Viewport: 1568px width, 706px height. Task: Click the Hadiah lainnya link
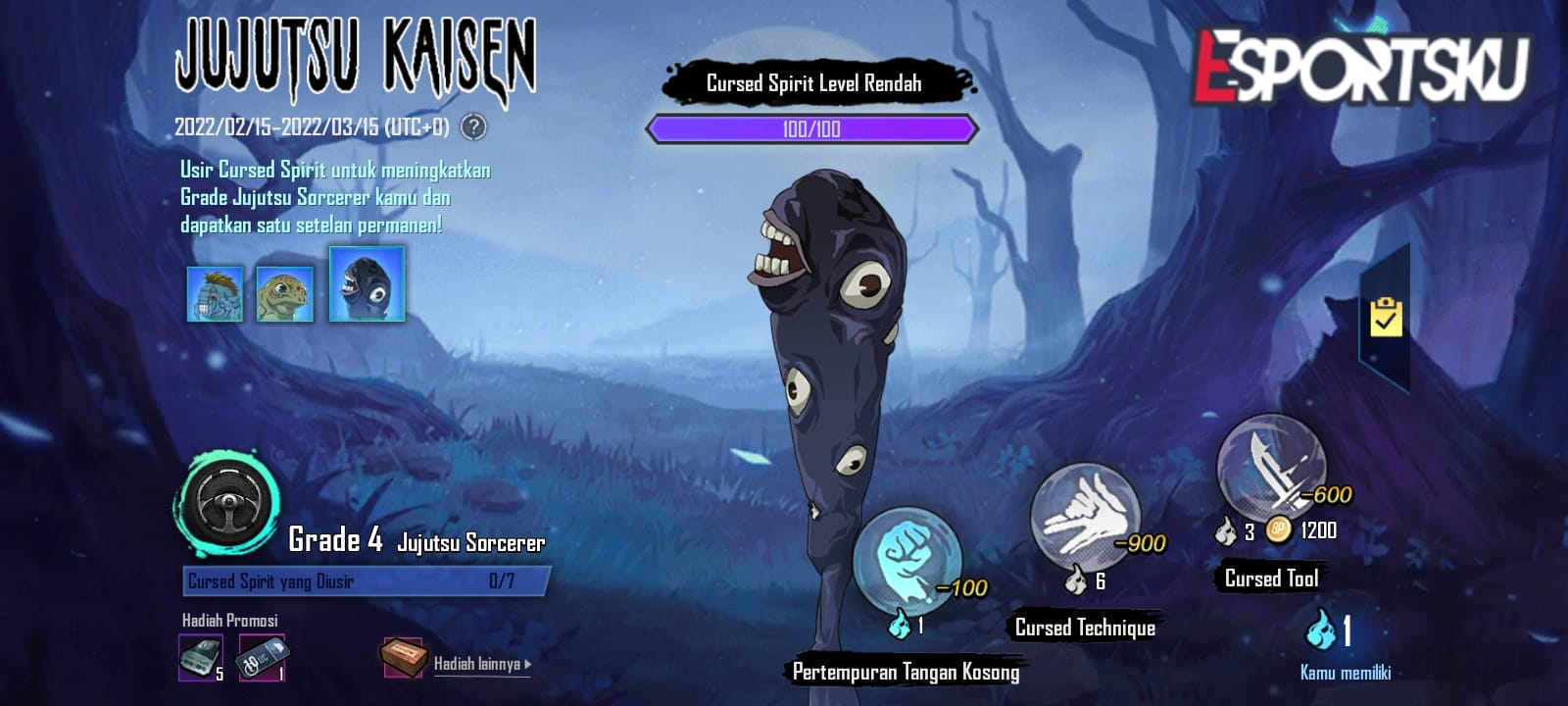click(477, 663)
